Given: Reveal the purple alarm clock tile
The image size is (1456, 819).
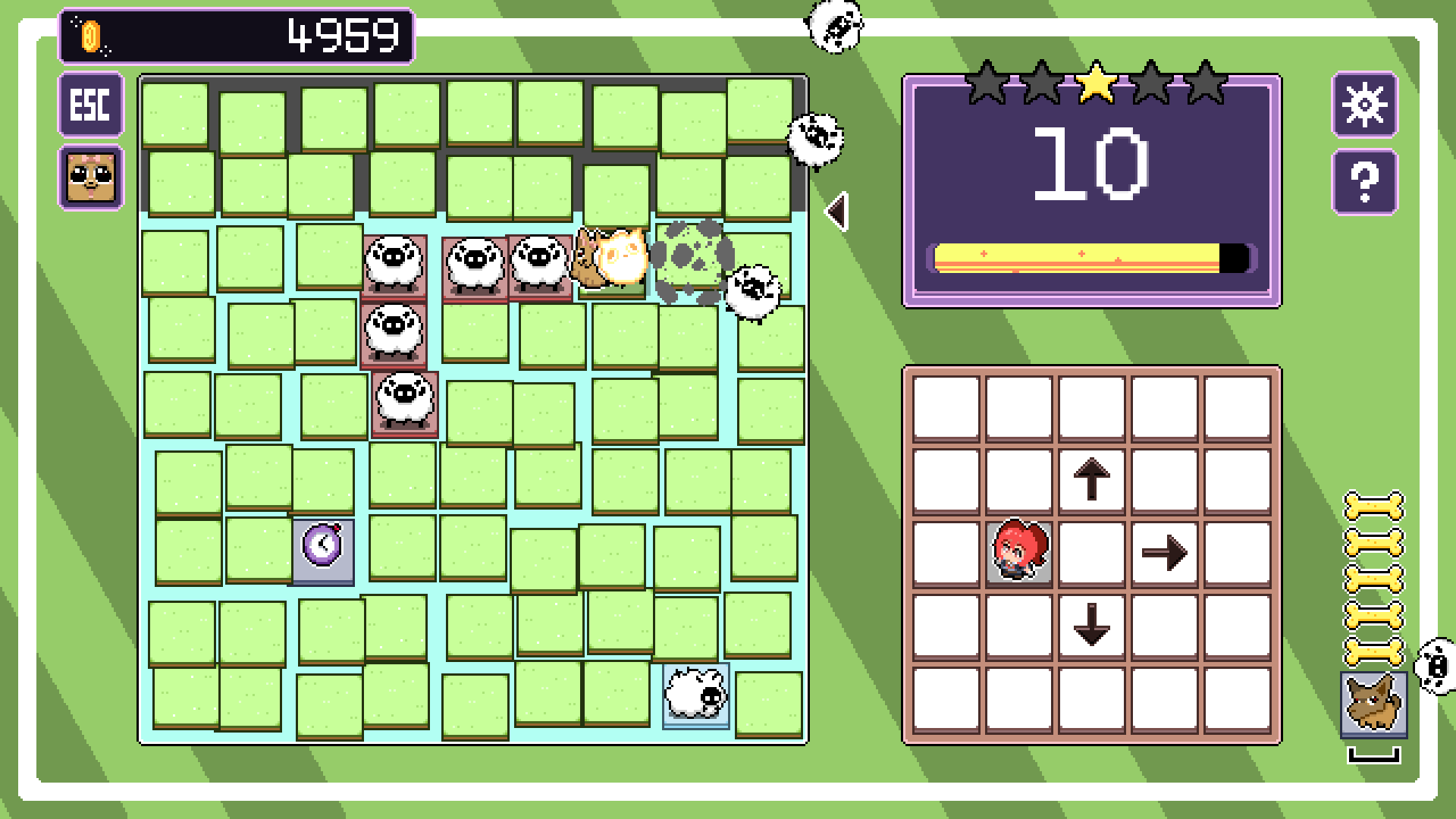Looking at the screenshot, I should point(324,550).
